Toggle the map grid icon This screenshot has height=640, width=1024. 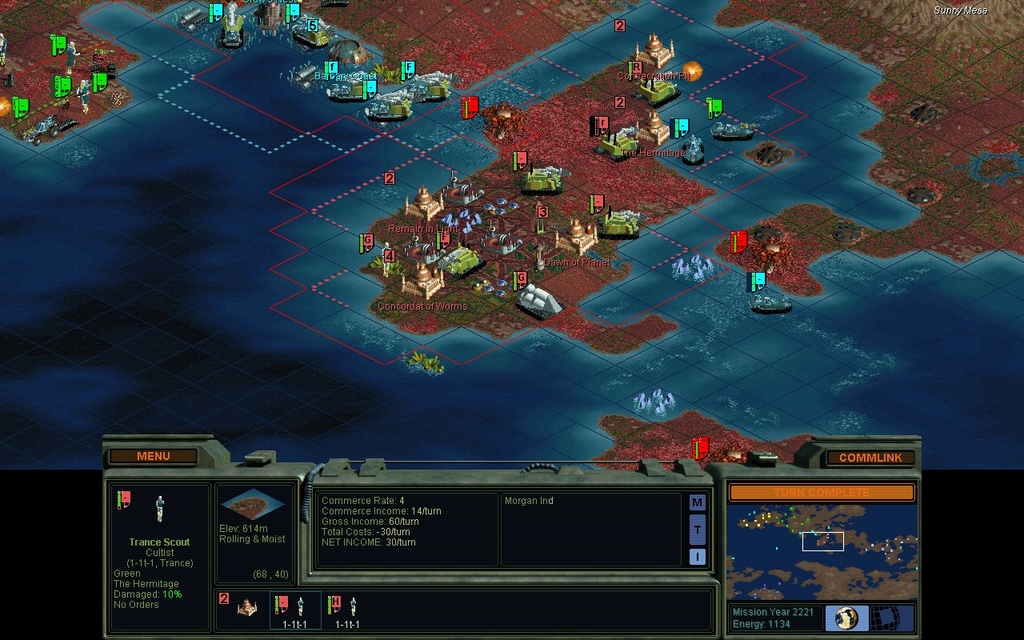[x=885, y=617]
